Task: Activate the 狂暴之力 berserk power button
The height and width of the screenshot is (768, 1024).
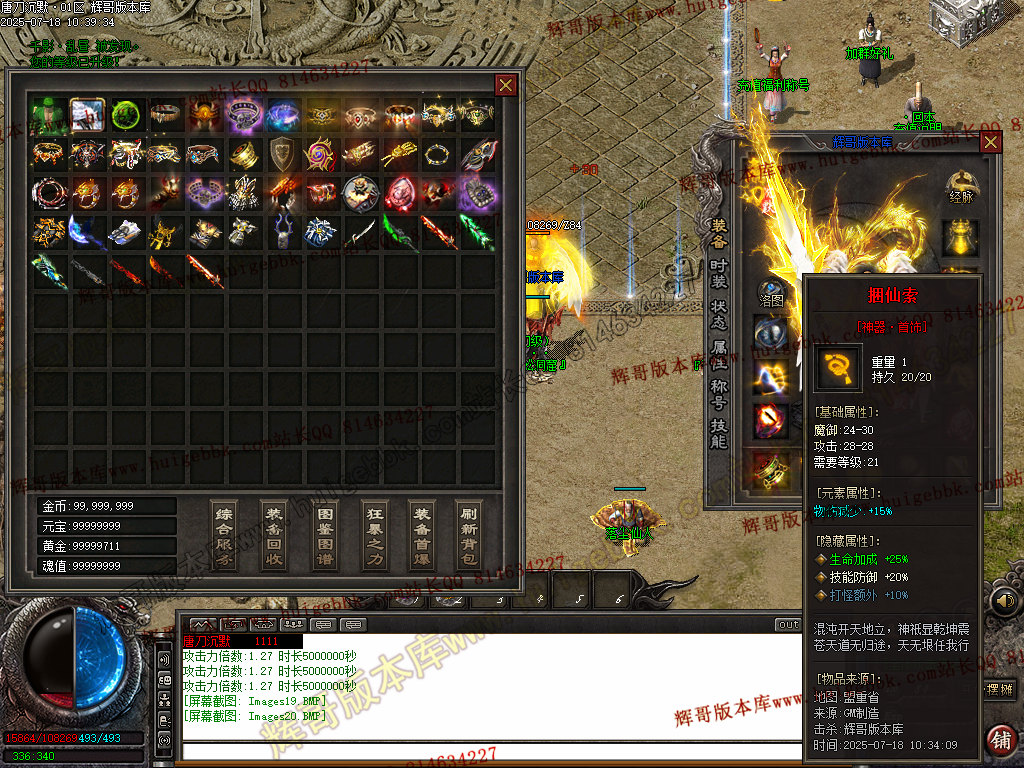Action: (x=373, y=536)
